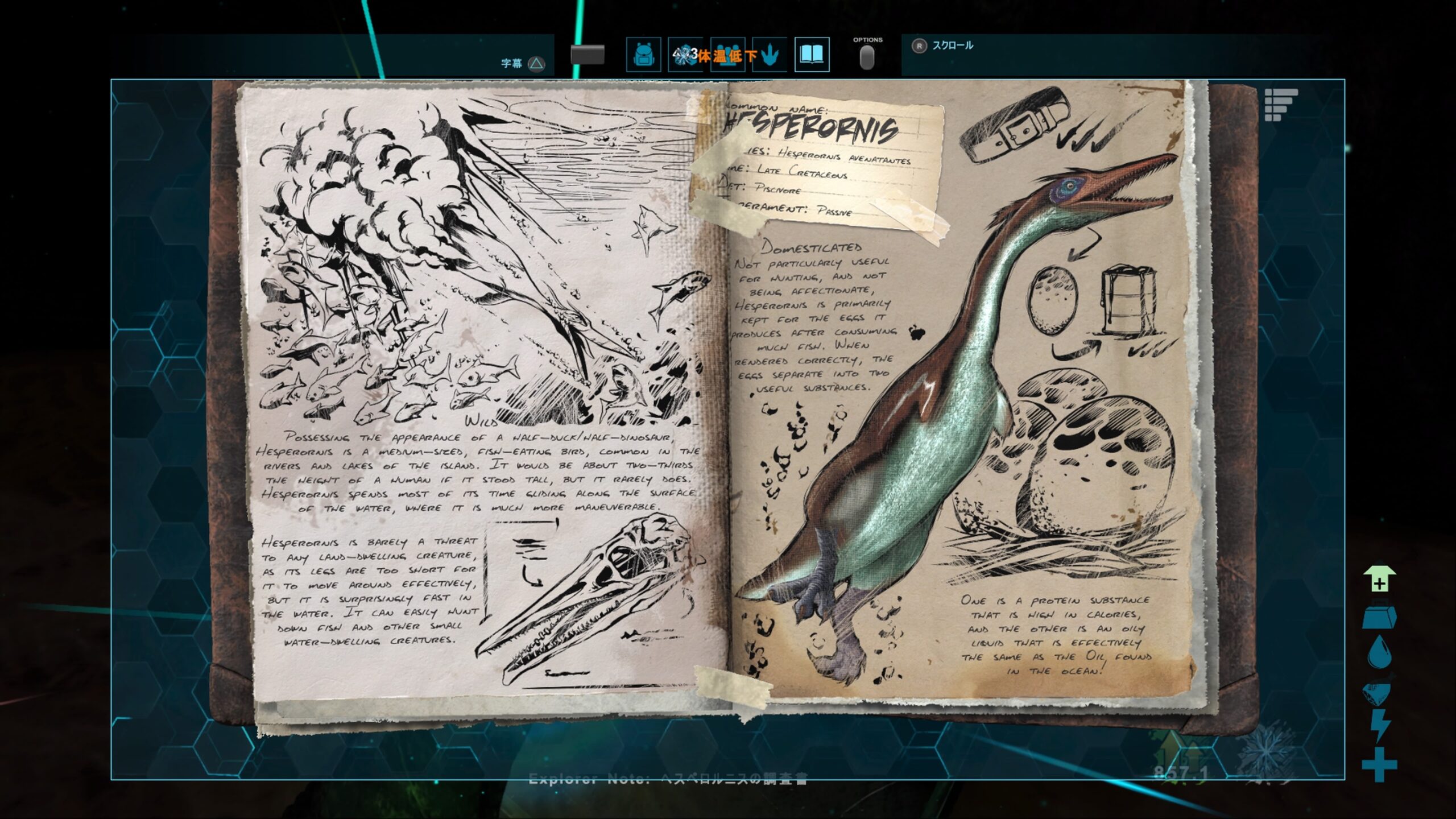This screenshot has width=1456, height=819.
Task: Open the backpack inventory tab
Action: click(x=643, y=55)
